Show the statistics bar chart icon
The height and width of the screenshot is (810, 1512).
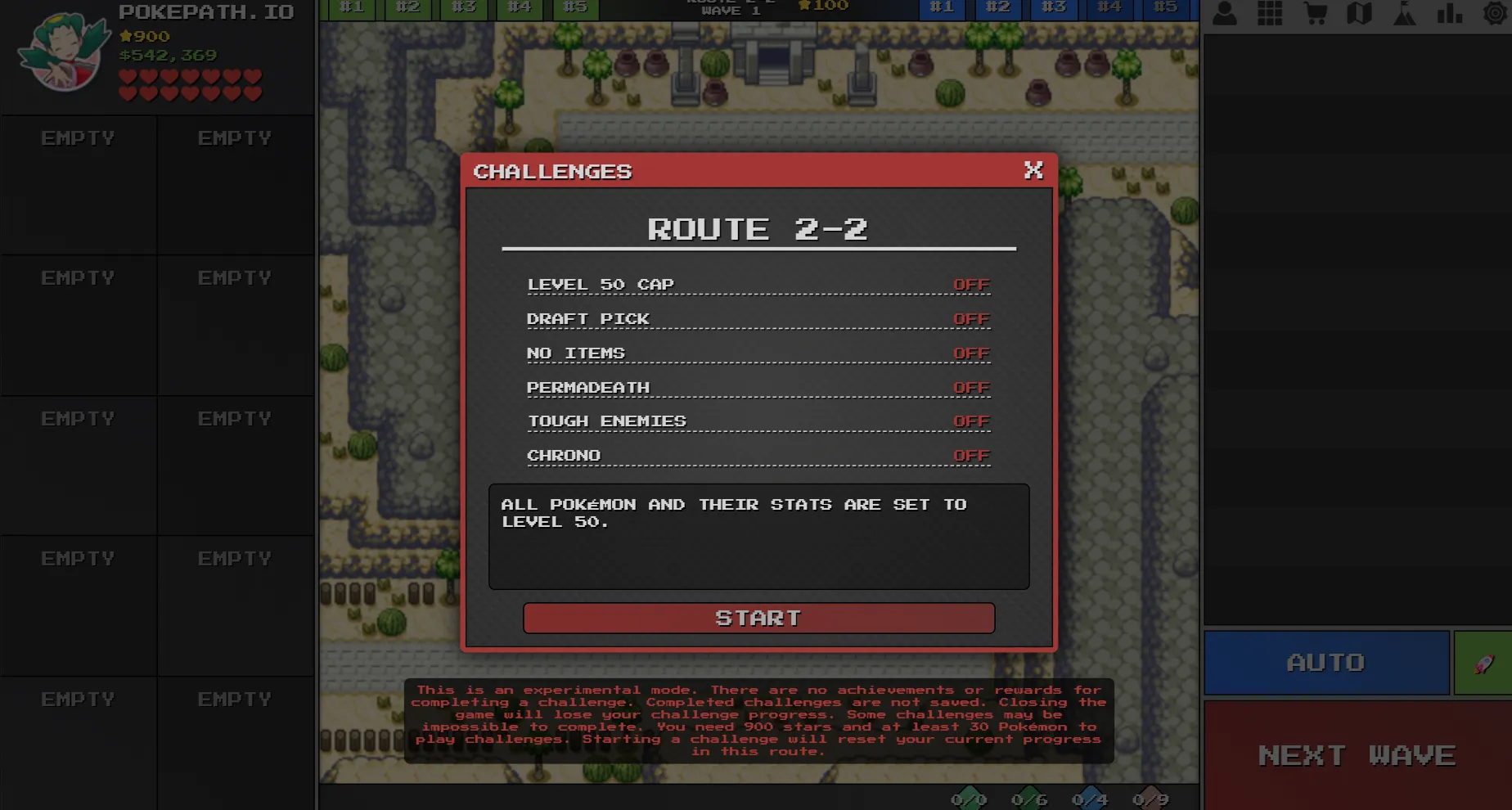coord(1450,13)
